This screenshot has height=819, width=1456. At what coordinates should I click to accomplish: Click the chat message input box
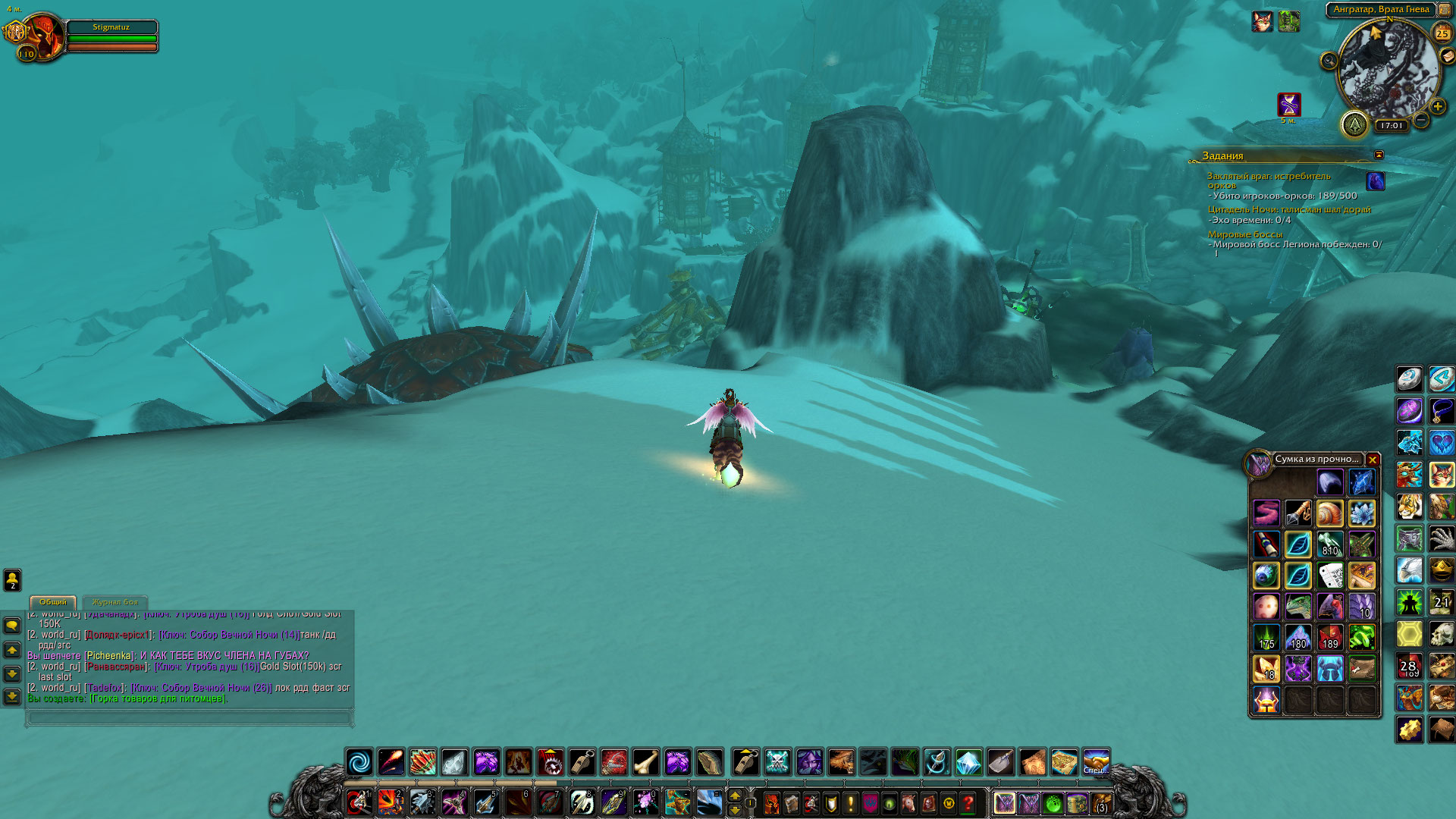click(190, 717)
